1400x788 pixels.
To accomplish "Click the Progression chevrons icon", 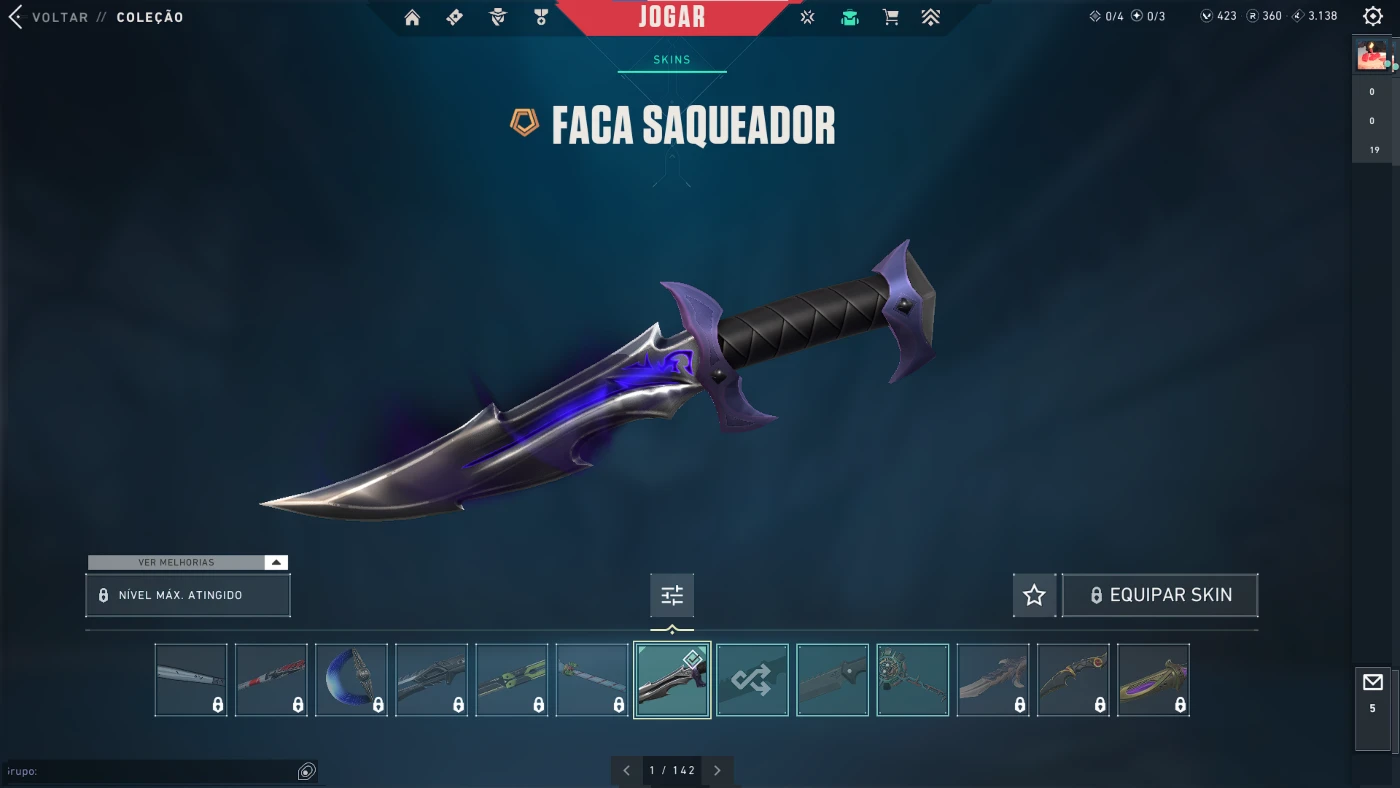I will [x=931, y=17].
